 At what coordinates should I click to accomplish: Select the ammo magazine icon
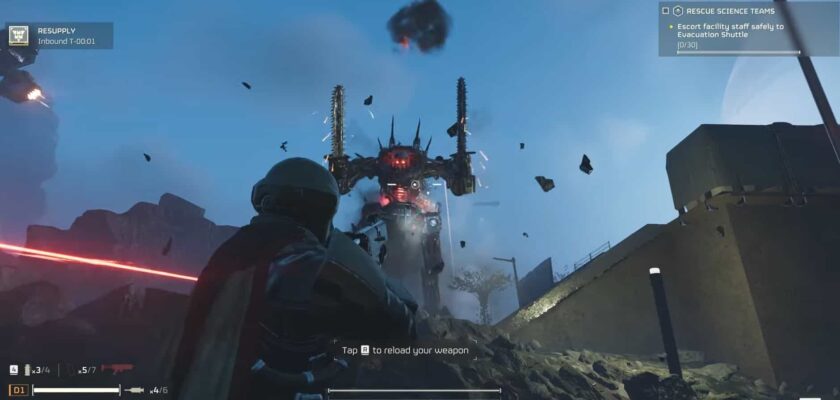[x=28, y=370]
